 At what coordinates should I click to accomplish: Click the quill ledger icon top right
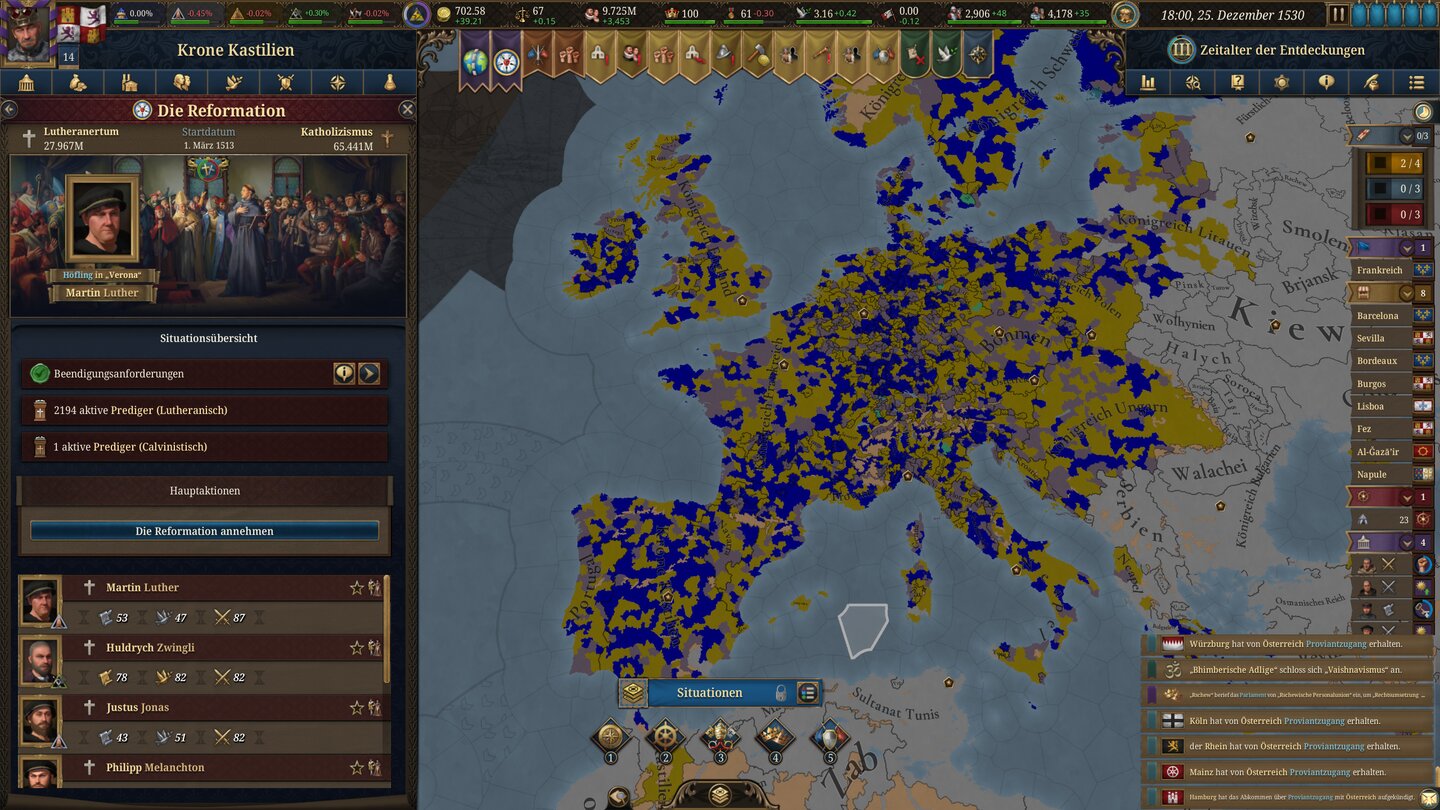point(1372,83)
